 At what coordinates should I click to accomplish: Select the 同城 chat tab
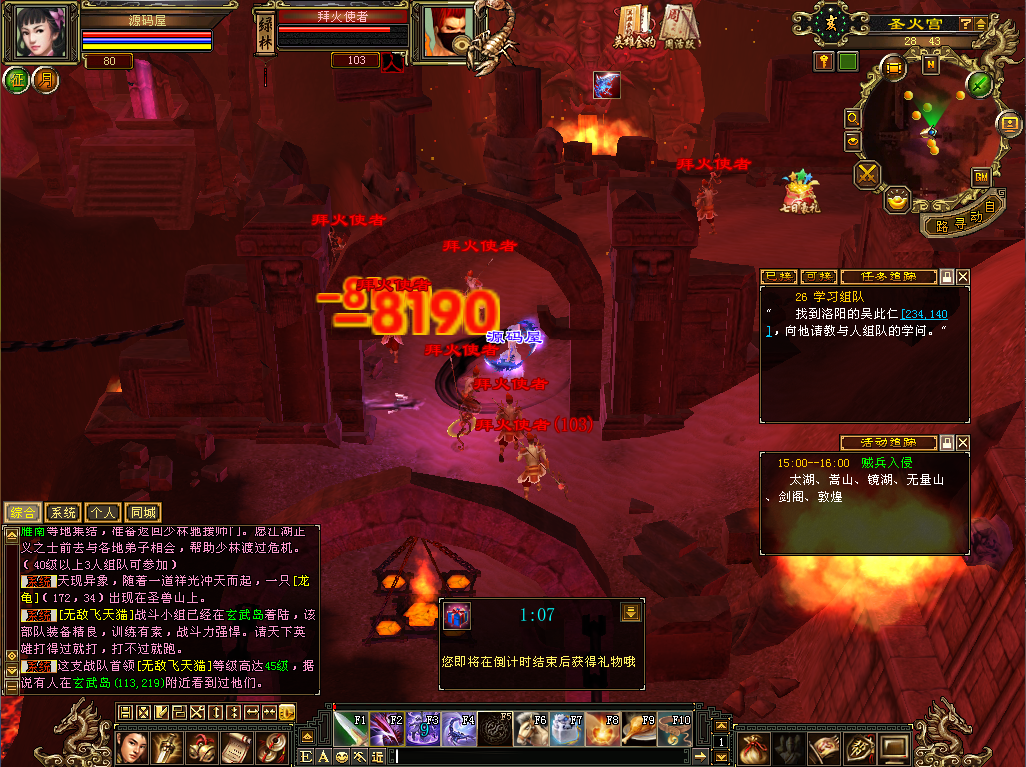coord(144,513)
